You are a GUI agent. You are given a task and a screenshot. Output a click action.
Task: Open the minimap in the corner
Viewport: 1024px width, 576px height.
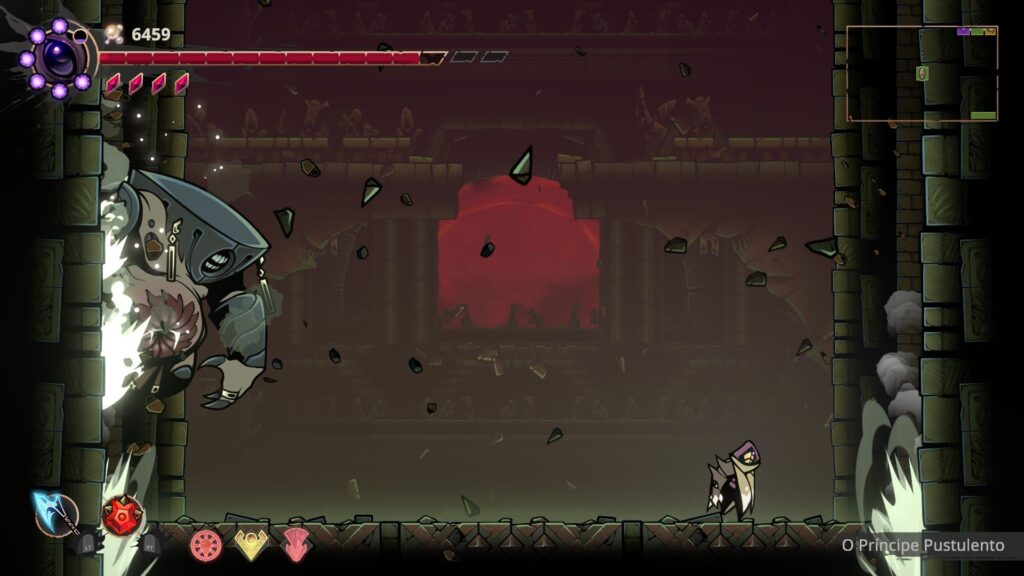point(921,73)
